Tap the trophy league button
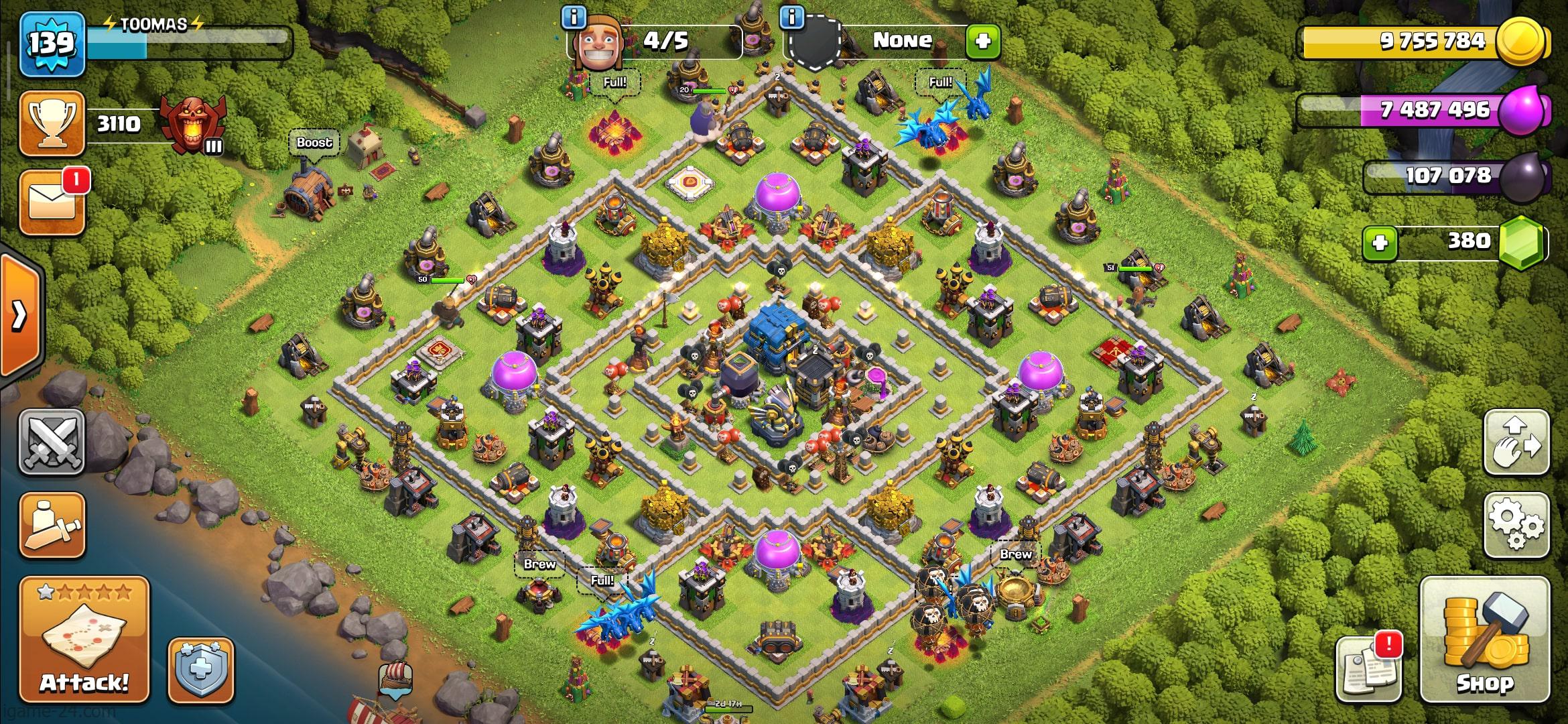 [52, 124]
